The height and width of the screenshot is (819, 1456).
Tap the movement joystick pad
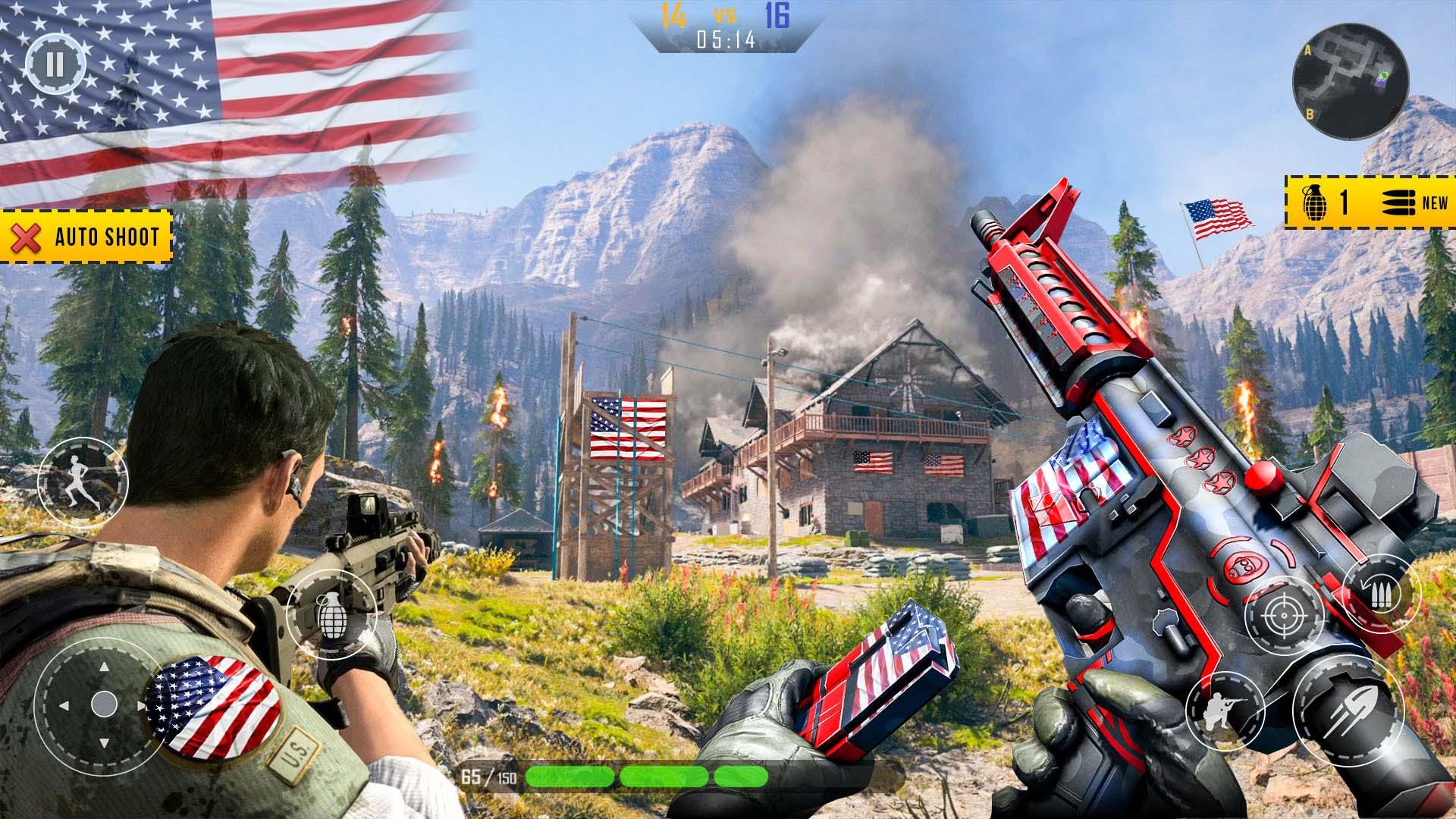pos(102,705)
